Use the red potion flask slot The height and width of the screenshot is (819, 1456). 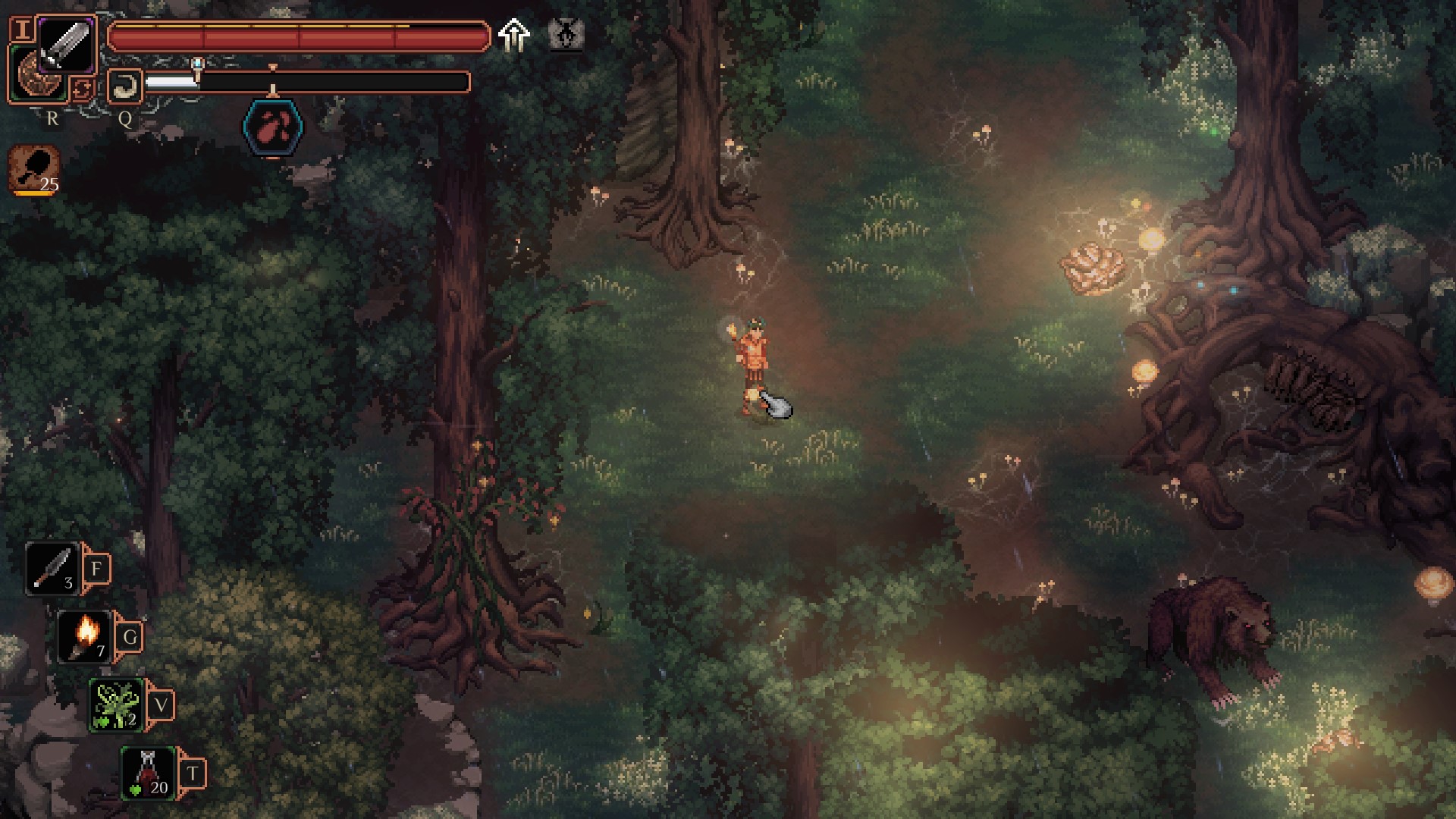[149, 773]
